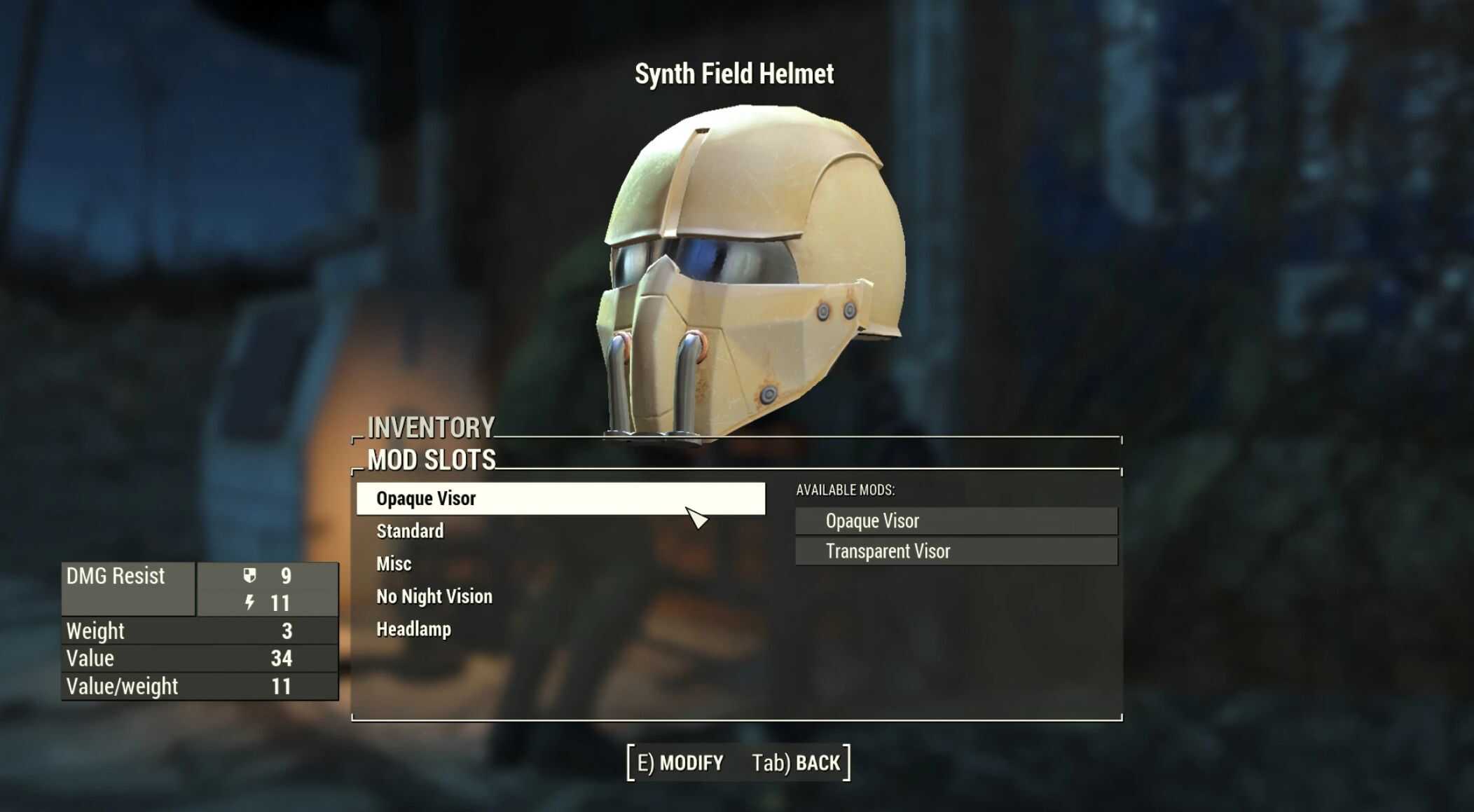Select the Opaque Visor mod slot
This screenshot has width=1474, height=812.
click(x=426, y=499)
